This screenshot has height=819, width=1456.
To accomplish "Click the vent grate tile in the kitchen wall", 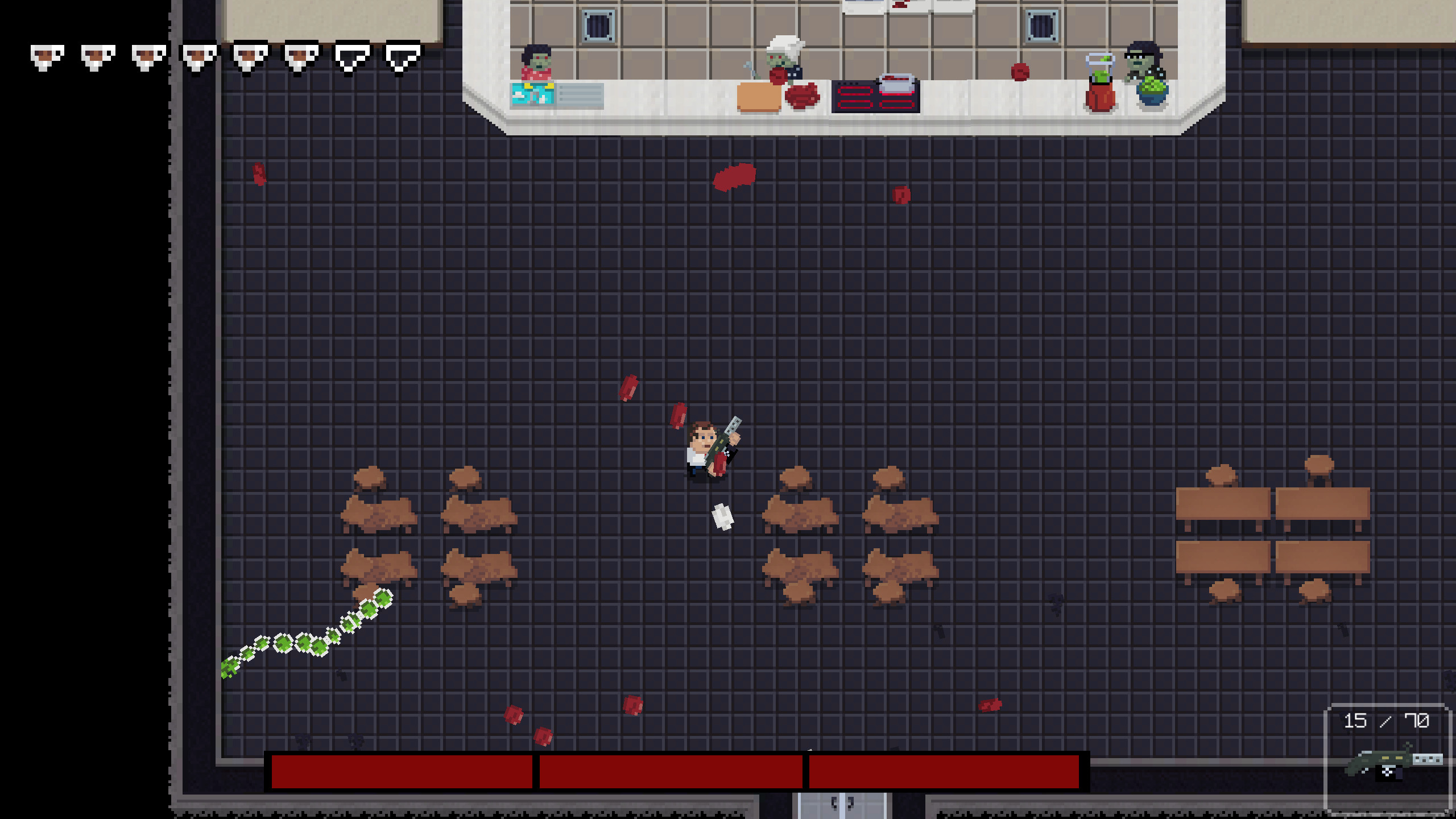I will point(597,27).
